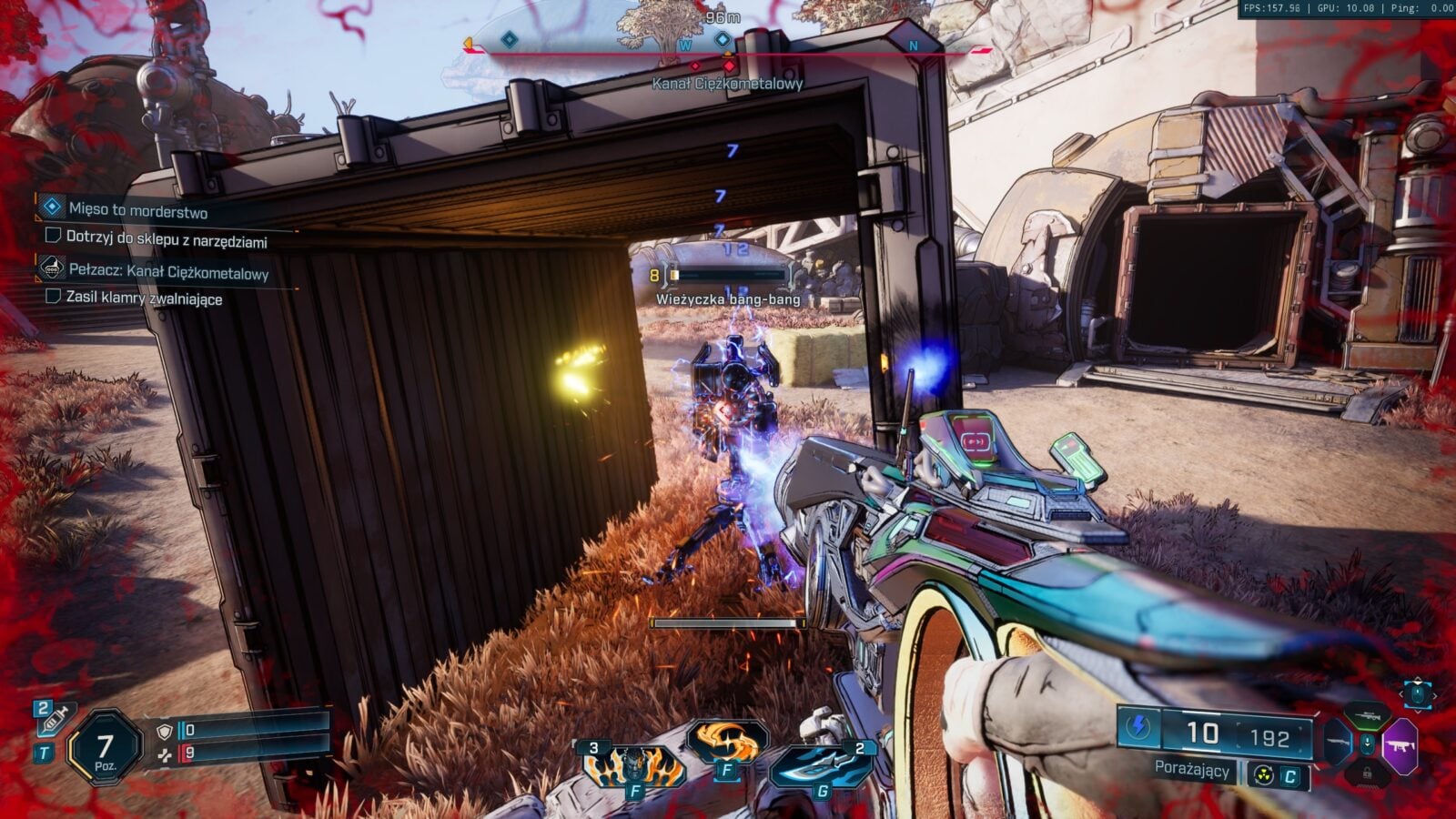Screen dimensions: 1456x819
Task: Select the "Mięso to morderstwo" quest entry
Action: [137, 210]
